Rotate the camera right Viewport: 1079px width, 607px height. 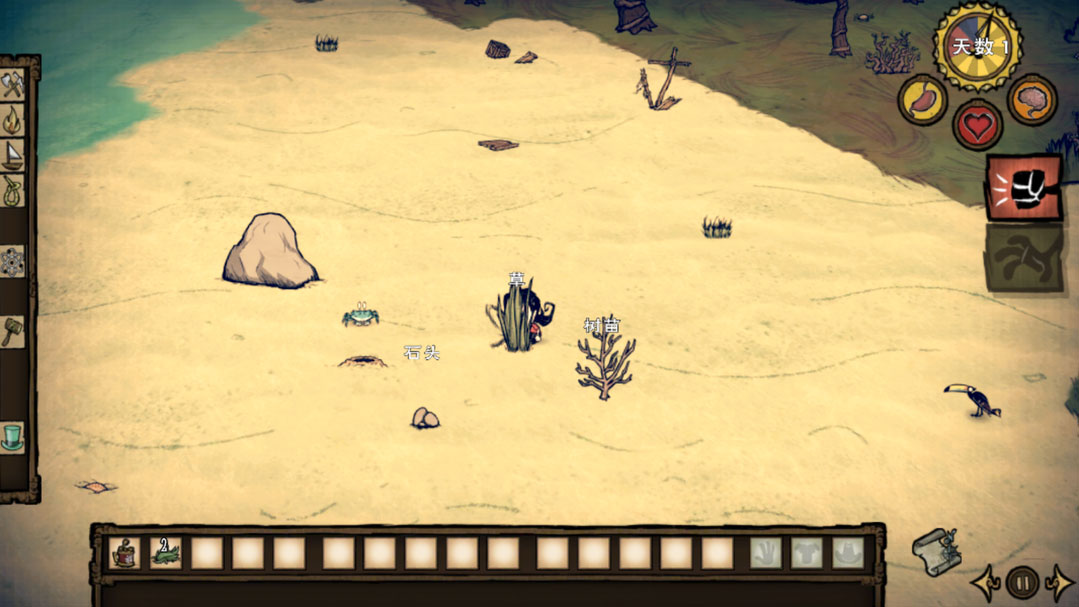(1058, 581)
